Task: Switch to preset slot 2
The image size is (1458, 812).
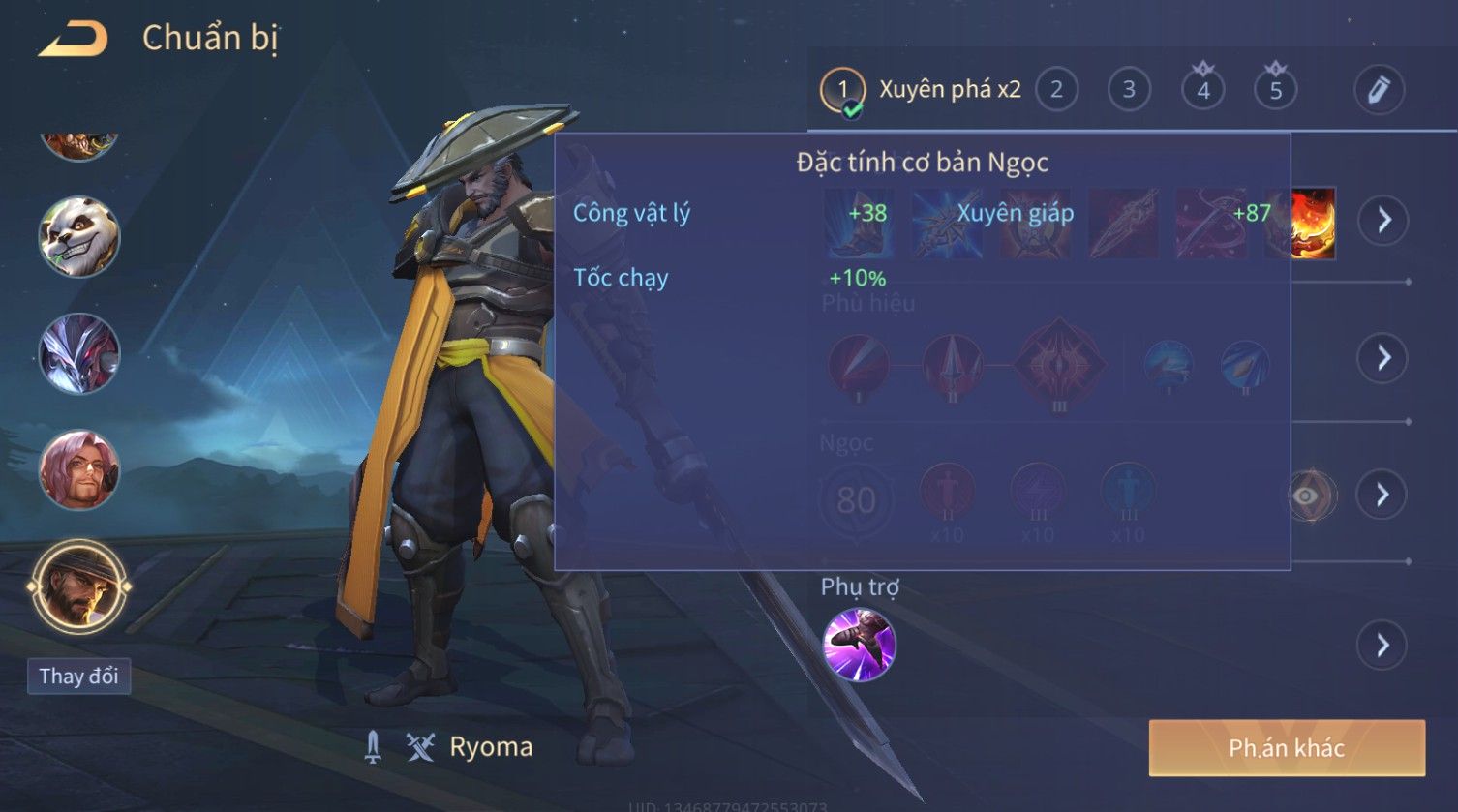Action: coord(1056,90)
